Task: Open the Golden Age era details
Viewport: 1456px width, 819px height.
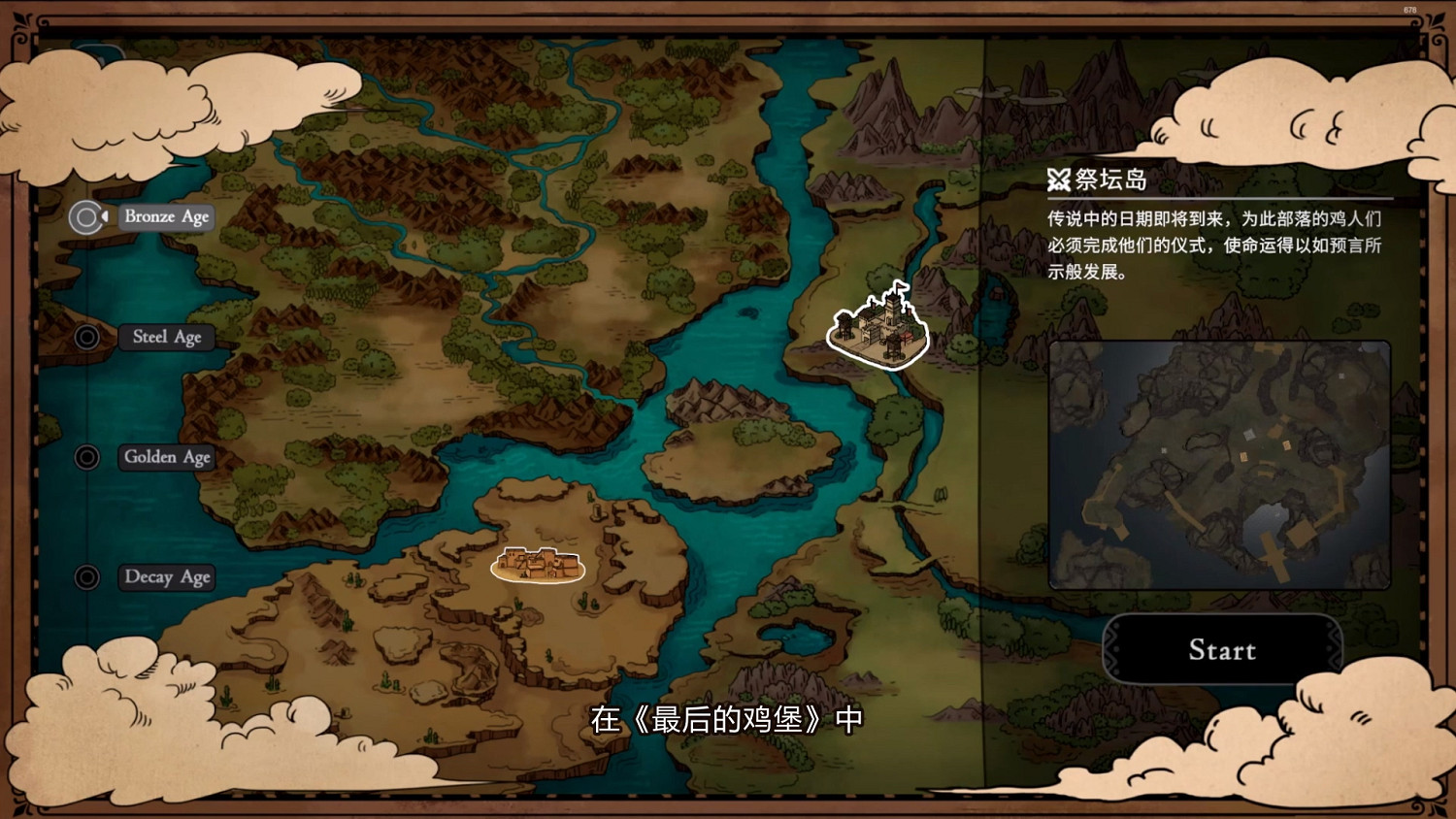Action: click(x=166, y=456)
